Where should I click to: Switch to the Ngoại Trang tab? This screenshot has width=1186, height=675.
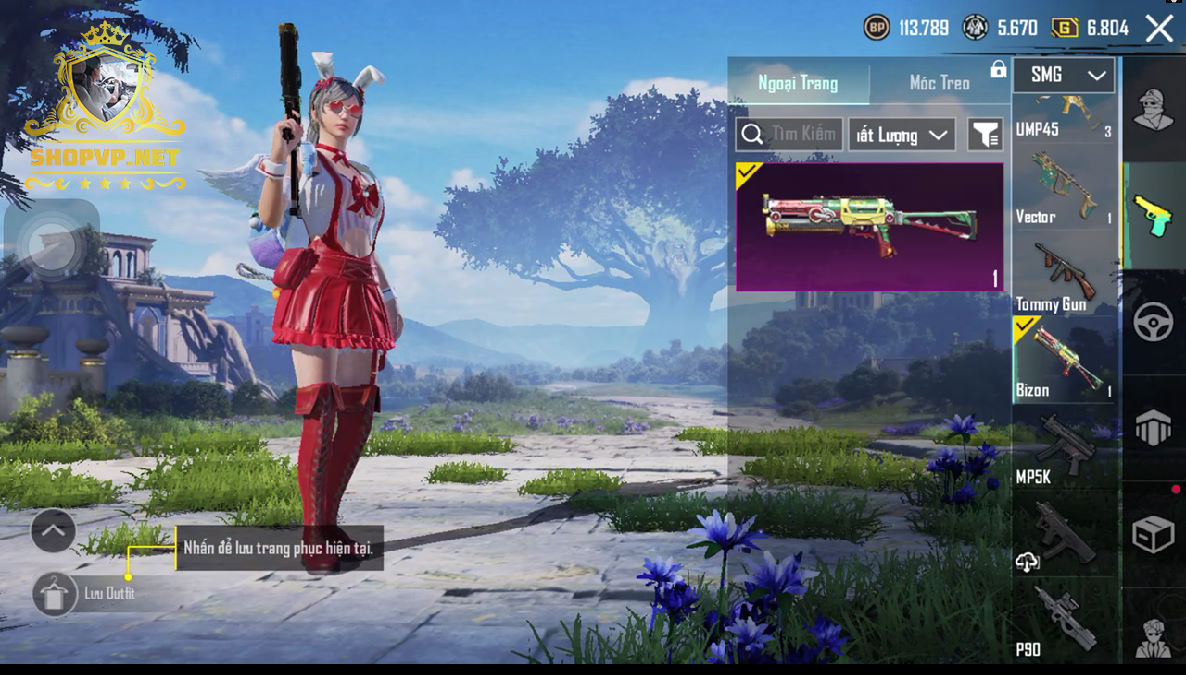click(x=798, y=83)
